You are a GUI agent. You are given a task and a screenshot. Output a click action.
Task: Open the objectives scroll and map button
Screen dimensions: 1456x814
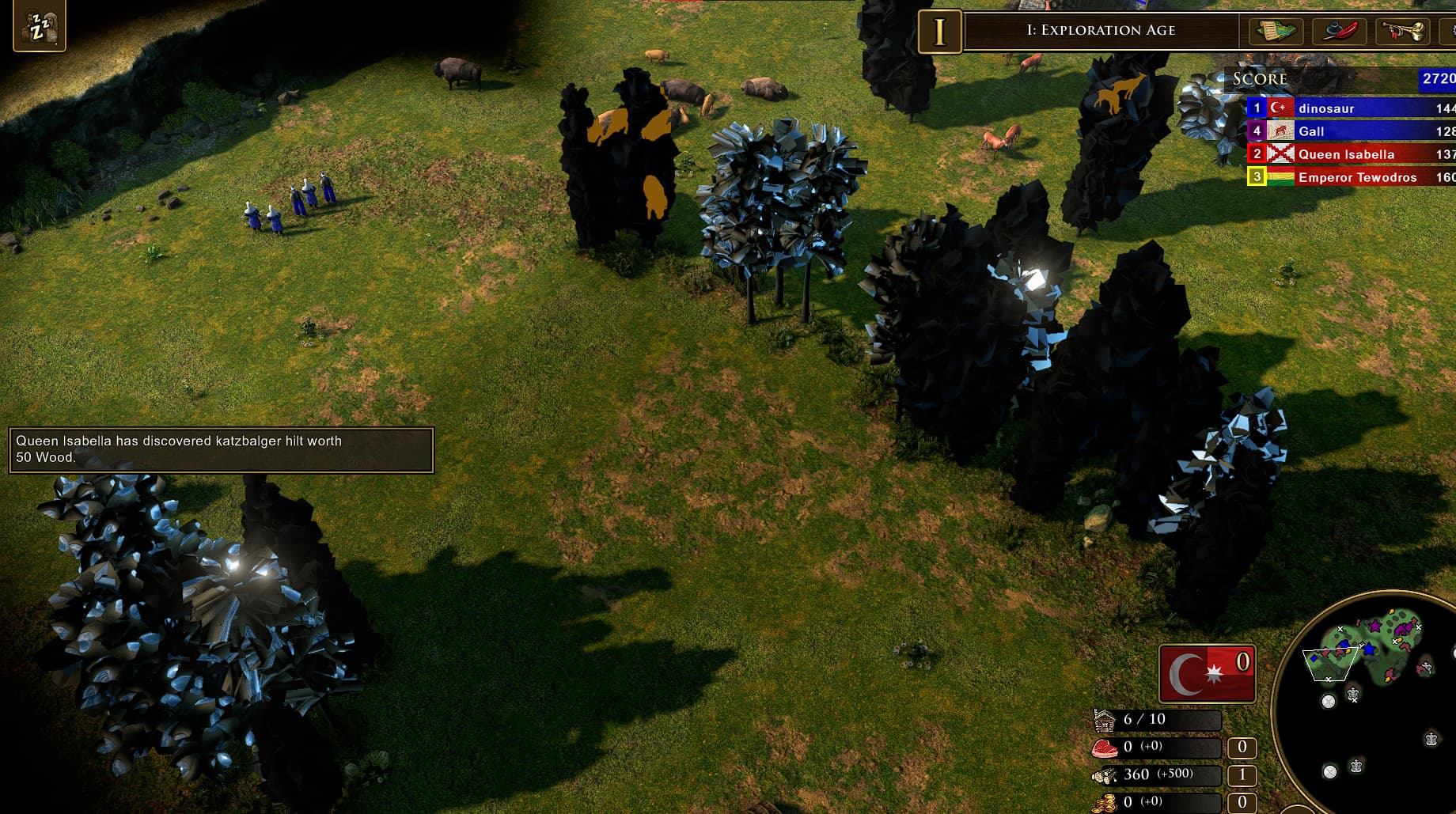[x=1276, y=32]
